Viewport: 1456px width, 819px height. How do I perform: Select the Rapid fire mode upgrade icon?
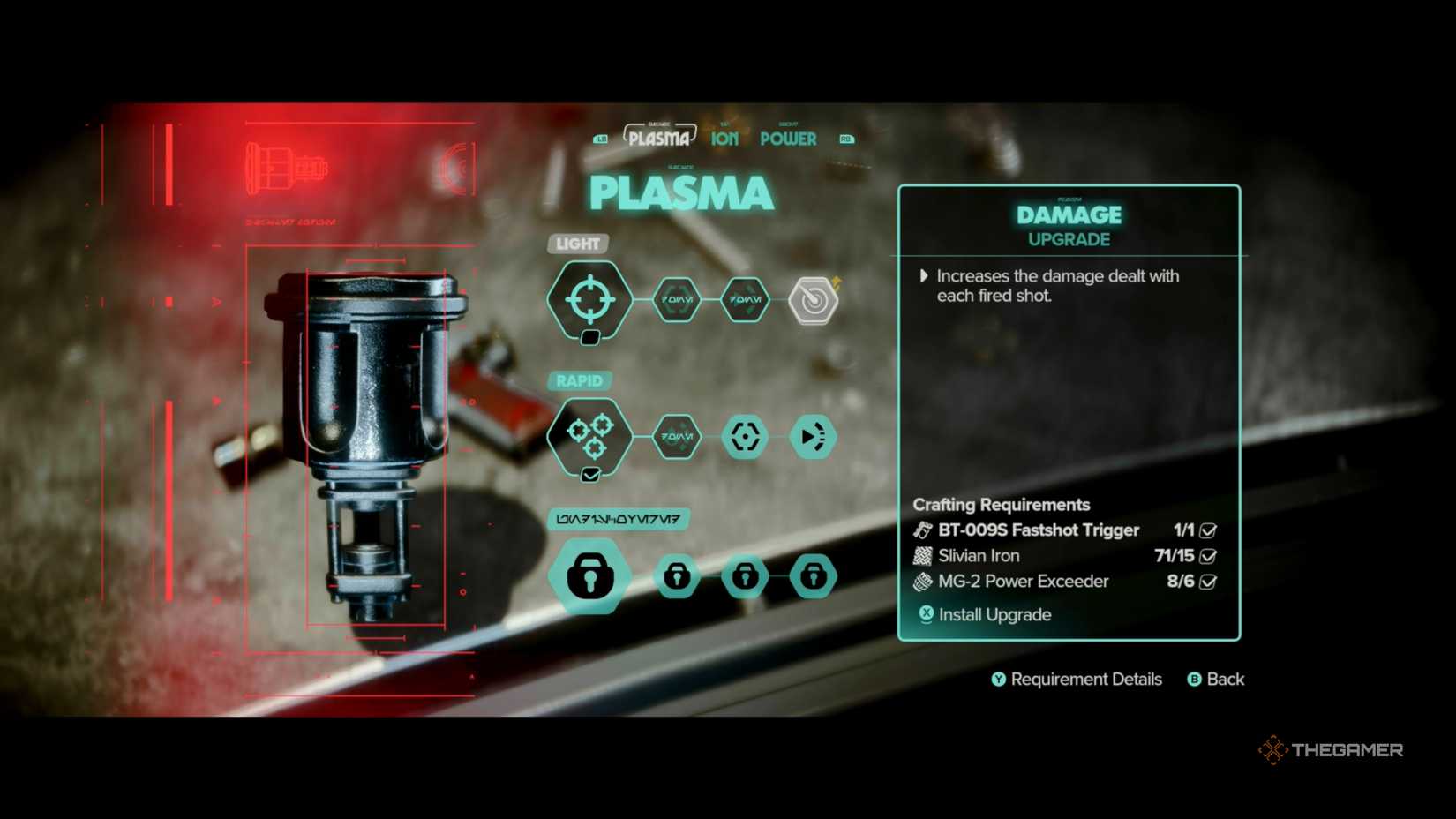589,436
